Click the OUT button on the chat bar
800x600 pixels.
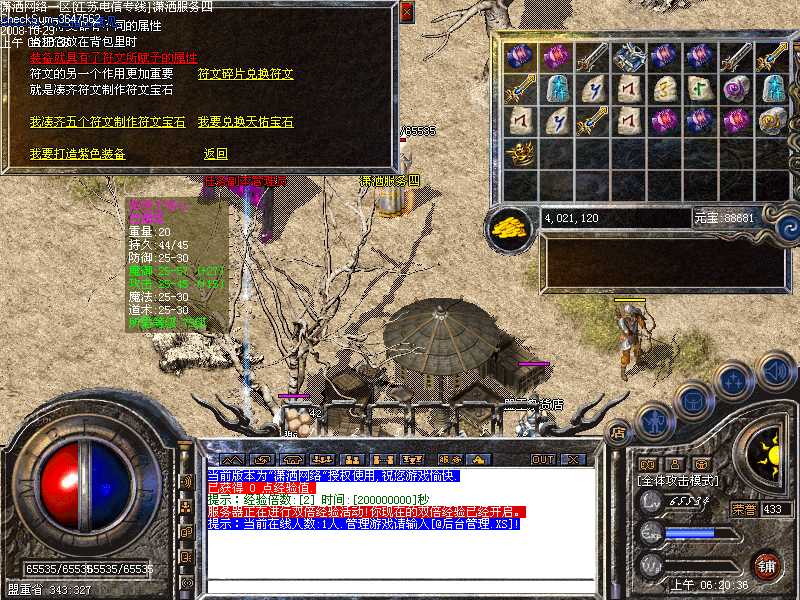[x=543, y=459]
